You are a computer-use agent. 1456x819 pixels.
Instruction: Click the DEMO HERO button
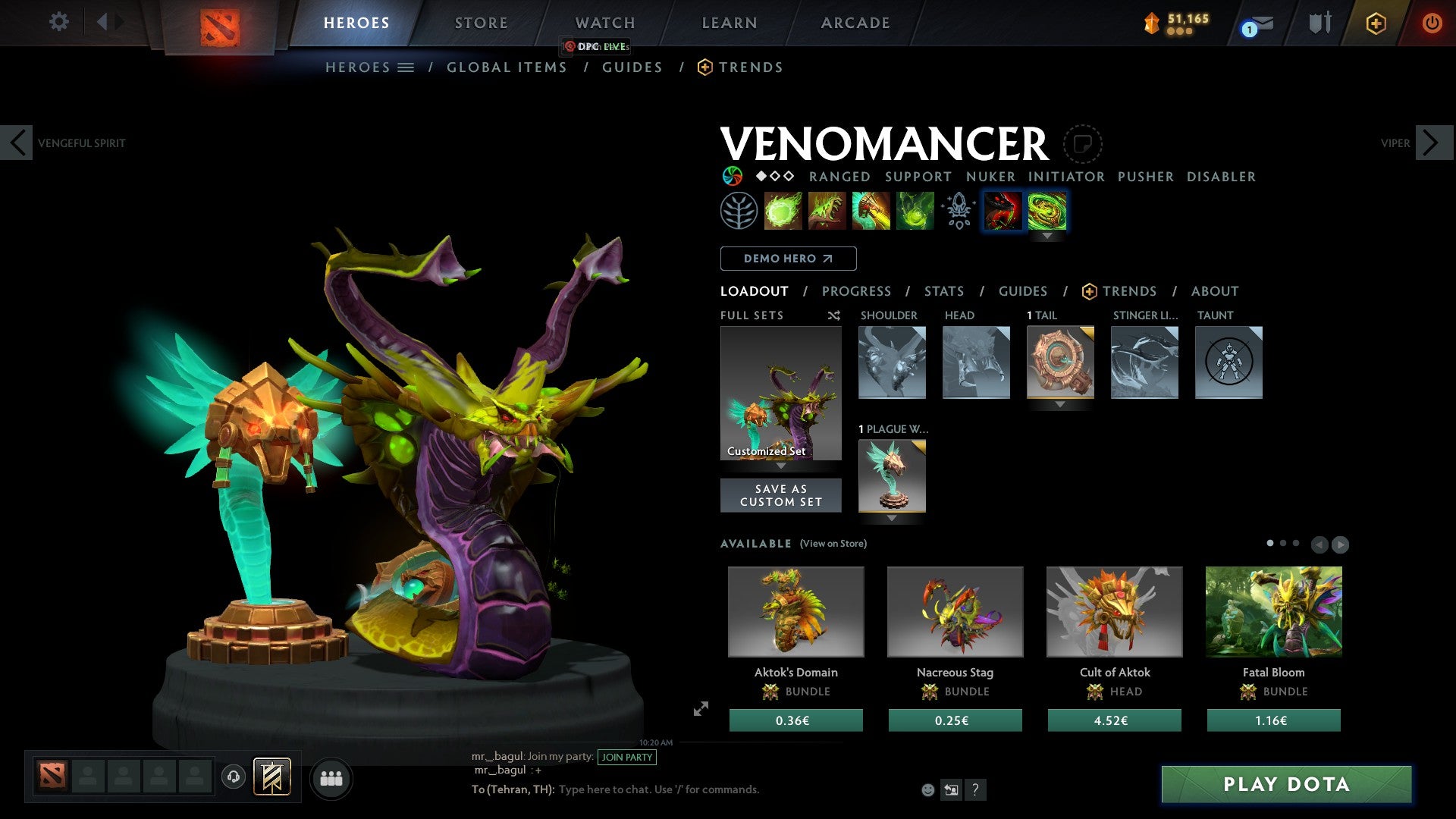(788, 258)
